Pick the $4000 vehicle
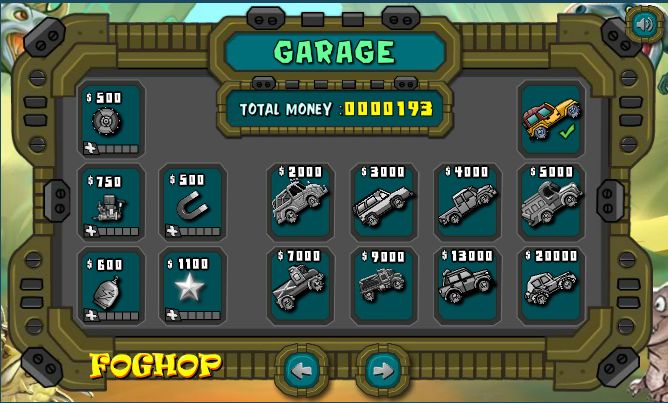Image resolution: width=668 pixels, height=403 pixels. [x=467, y=201]
